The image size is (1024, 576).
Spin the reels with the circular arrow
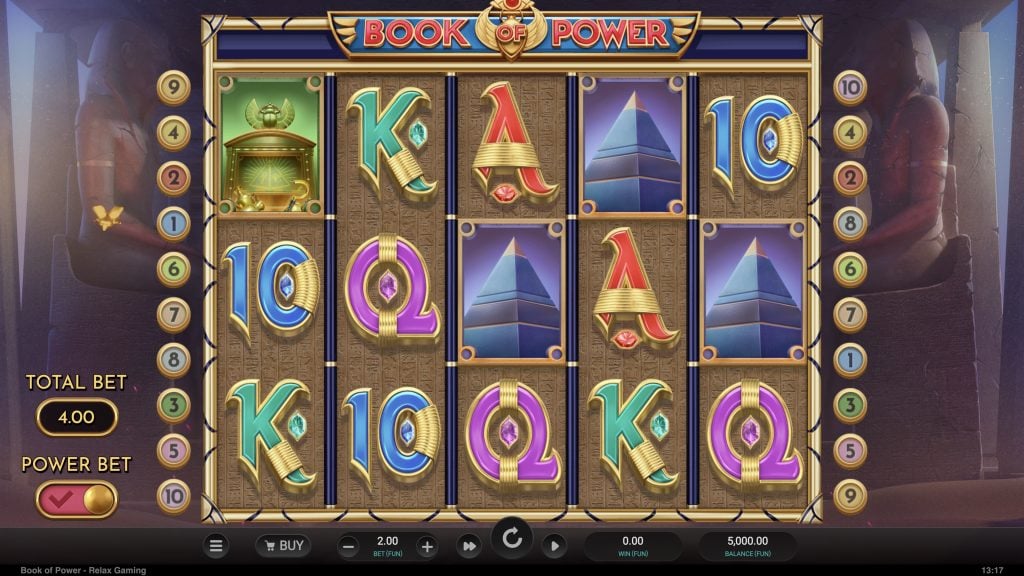(512, 540)
